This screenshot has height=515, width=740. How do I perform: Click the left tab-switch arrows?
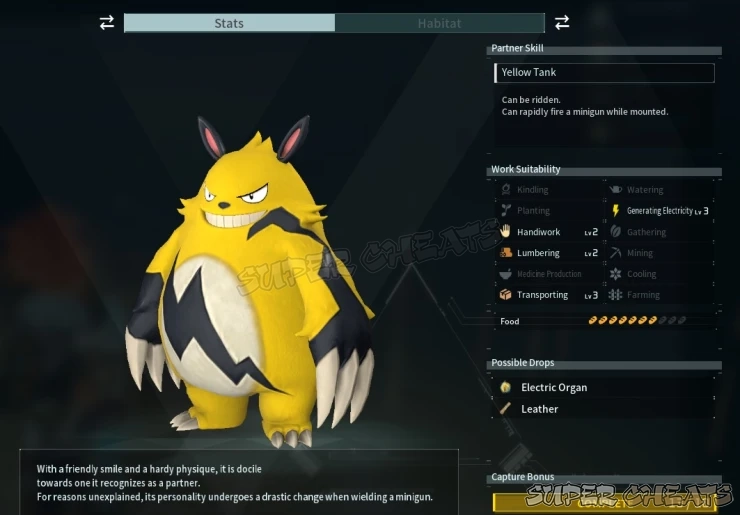[x=107, y=23]
